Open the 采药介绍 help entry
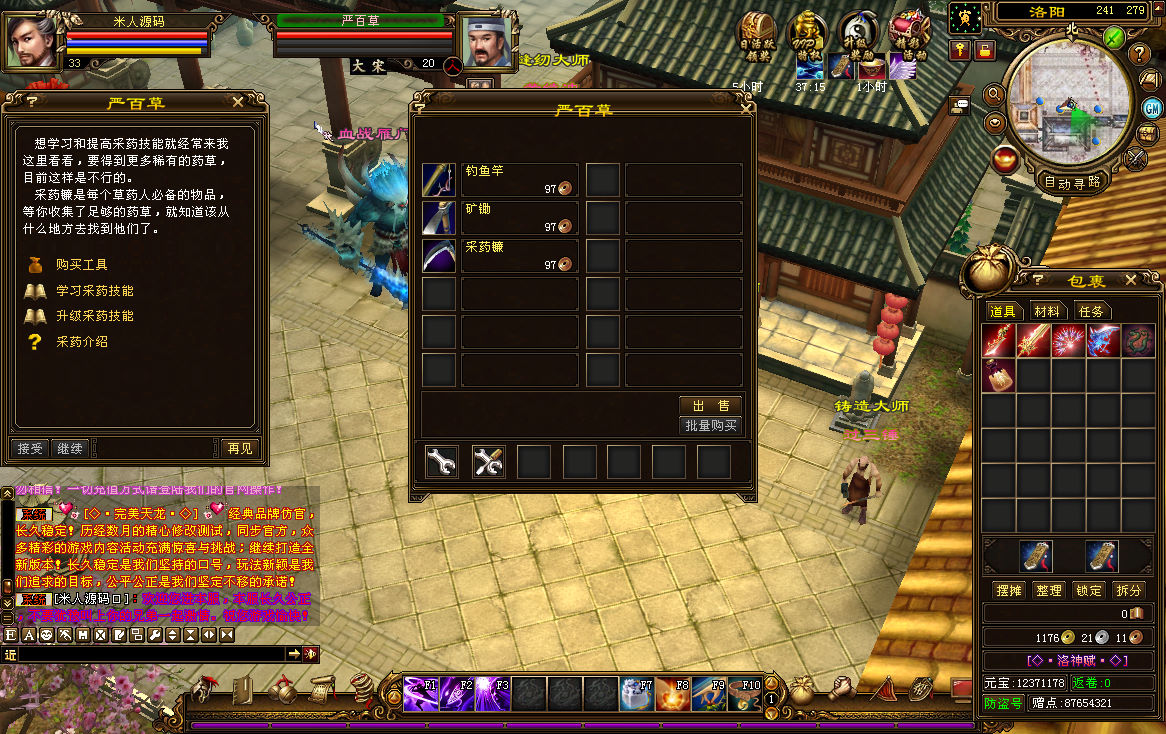 81,342
